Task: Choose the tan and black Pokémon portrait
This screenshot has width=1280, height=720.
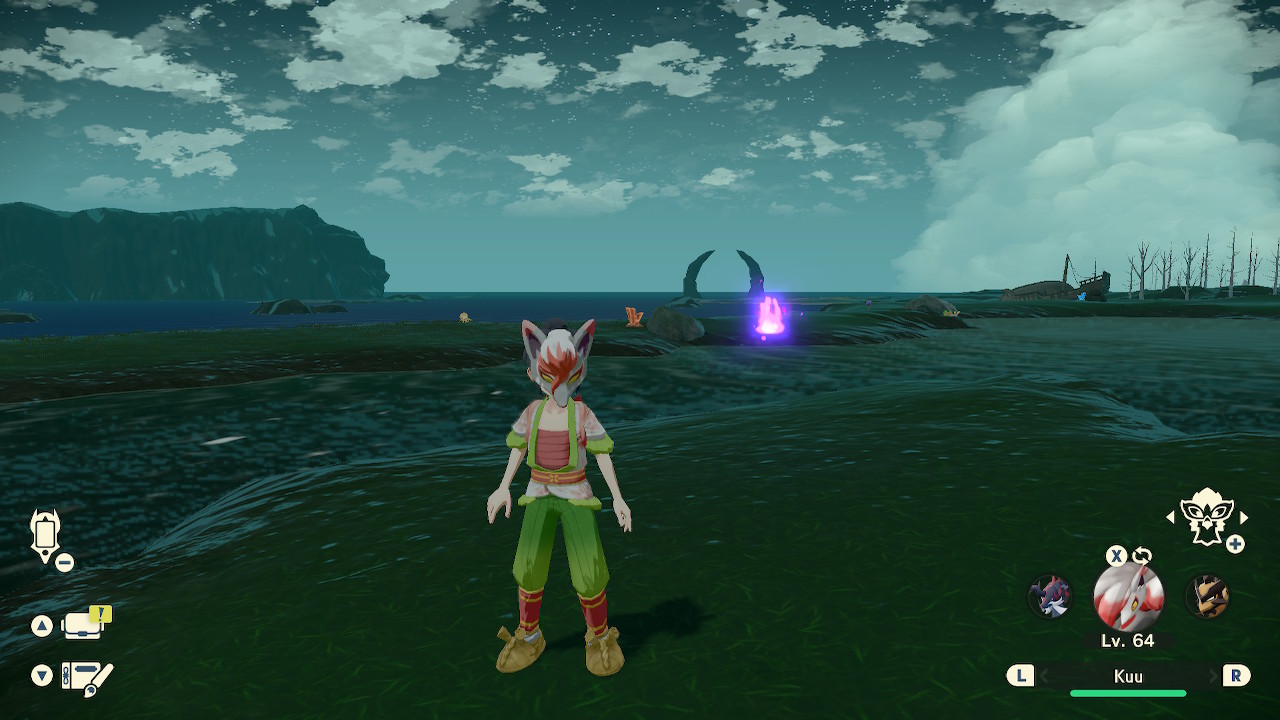Action: point(1206,597)
